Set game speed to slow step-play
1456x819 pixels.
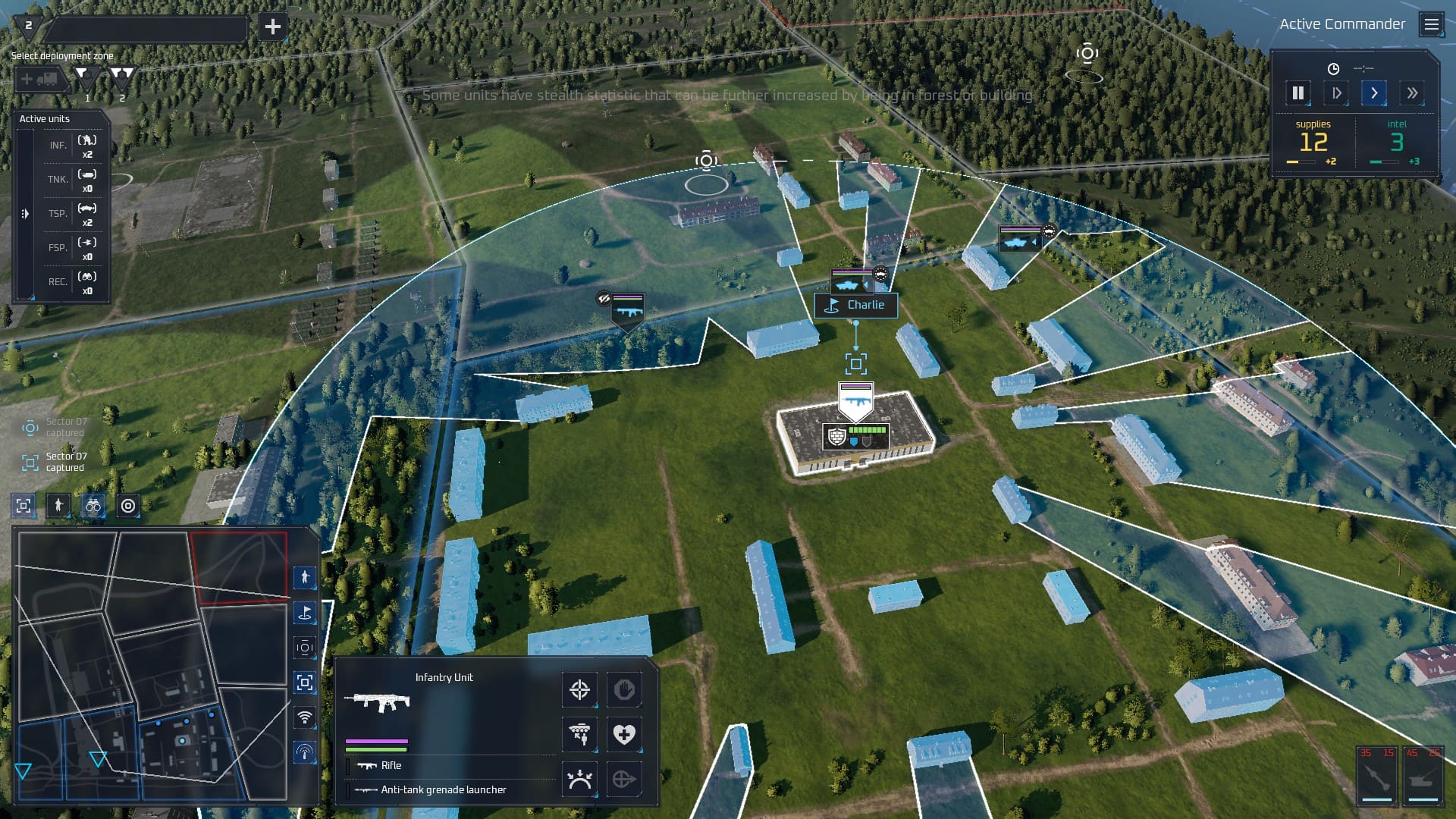pos(1336,93)
